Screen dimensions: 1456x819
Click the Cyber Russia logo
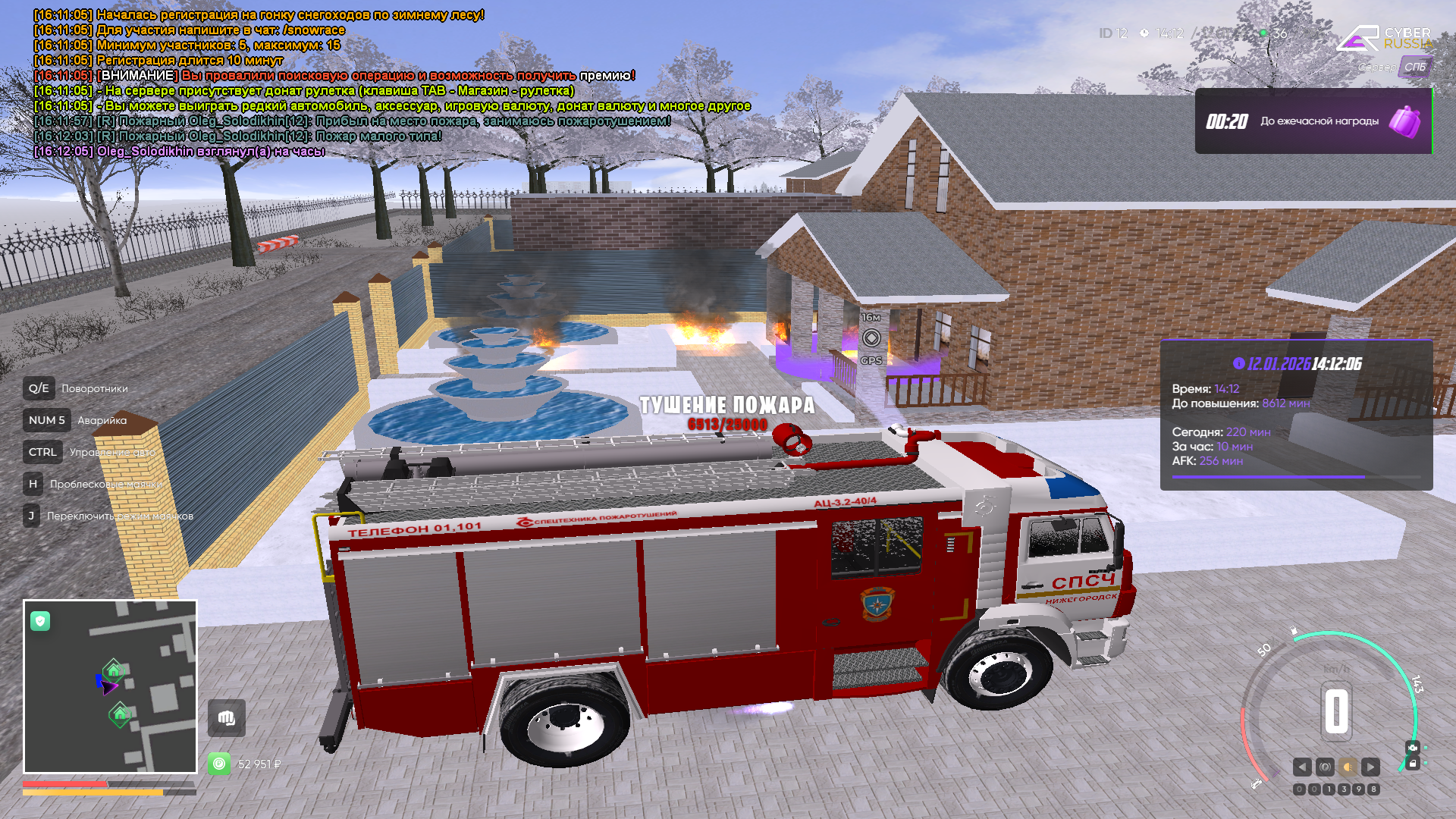click(x=1384, y=38)
